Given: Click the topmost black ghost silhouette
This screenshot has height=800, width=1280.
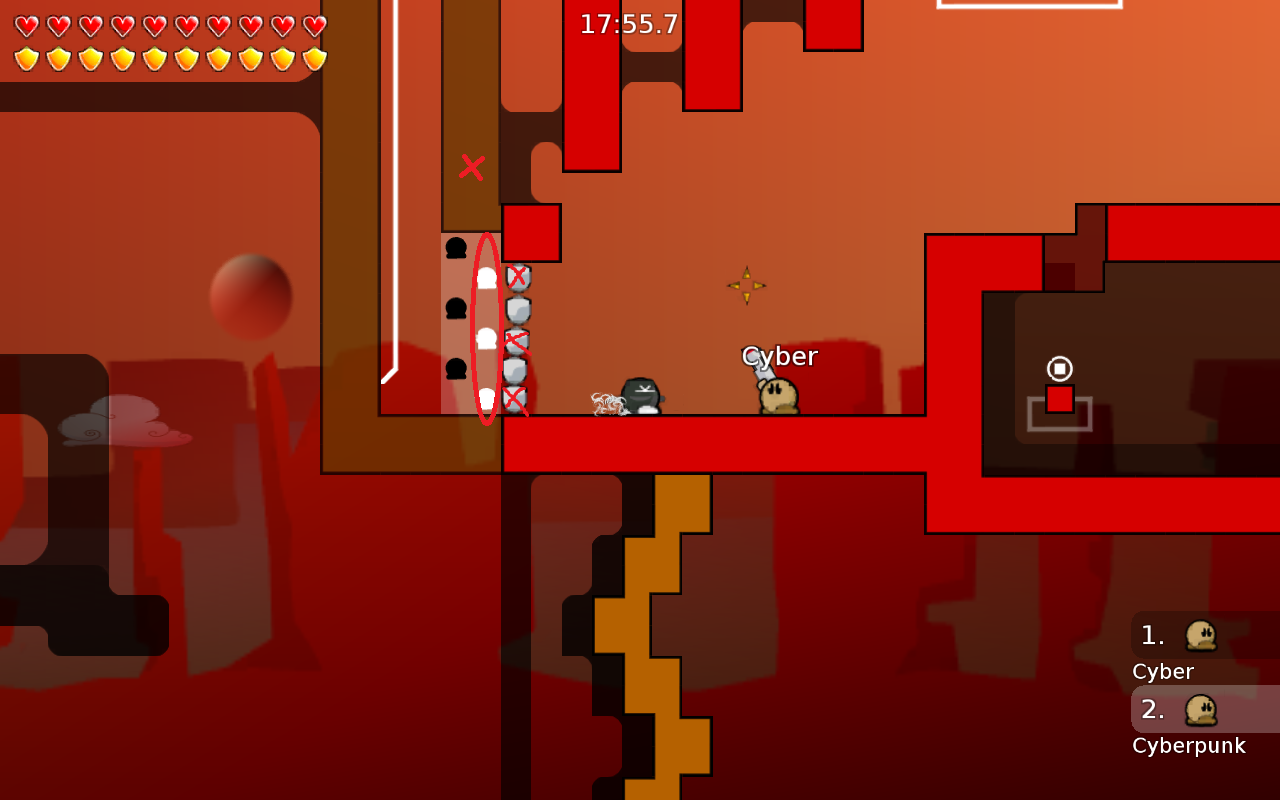Looking at the screenshot, I should point(456,247).
